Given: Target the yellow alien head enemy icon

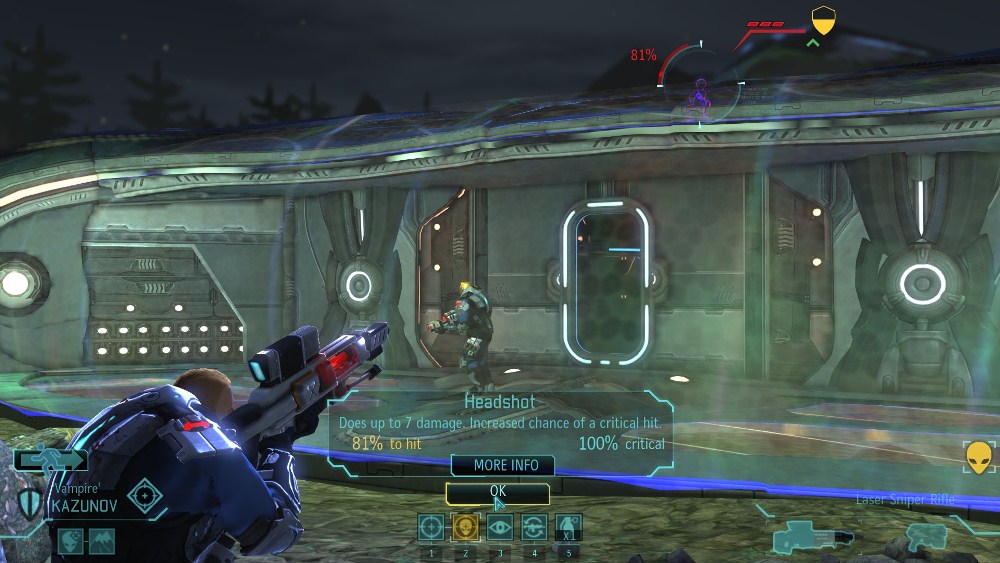Looking at the screenshot, I should coord(979,457).
